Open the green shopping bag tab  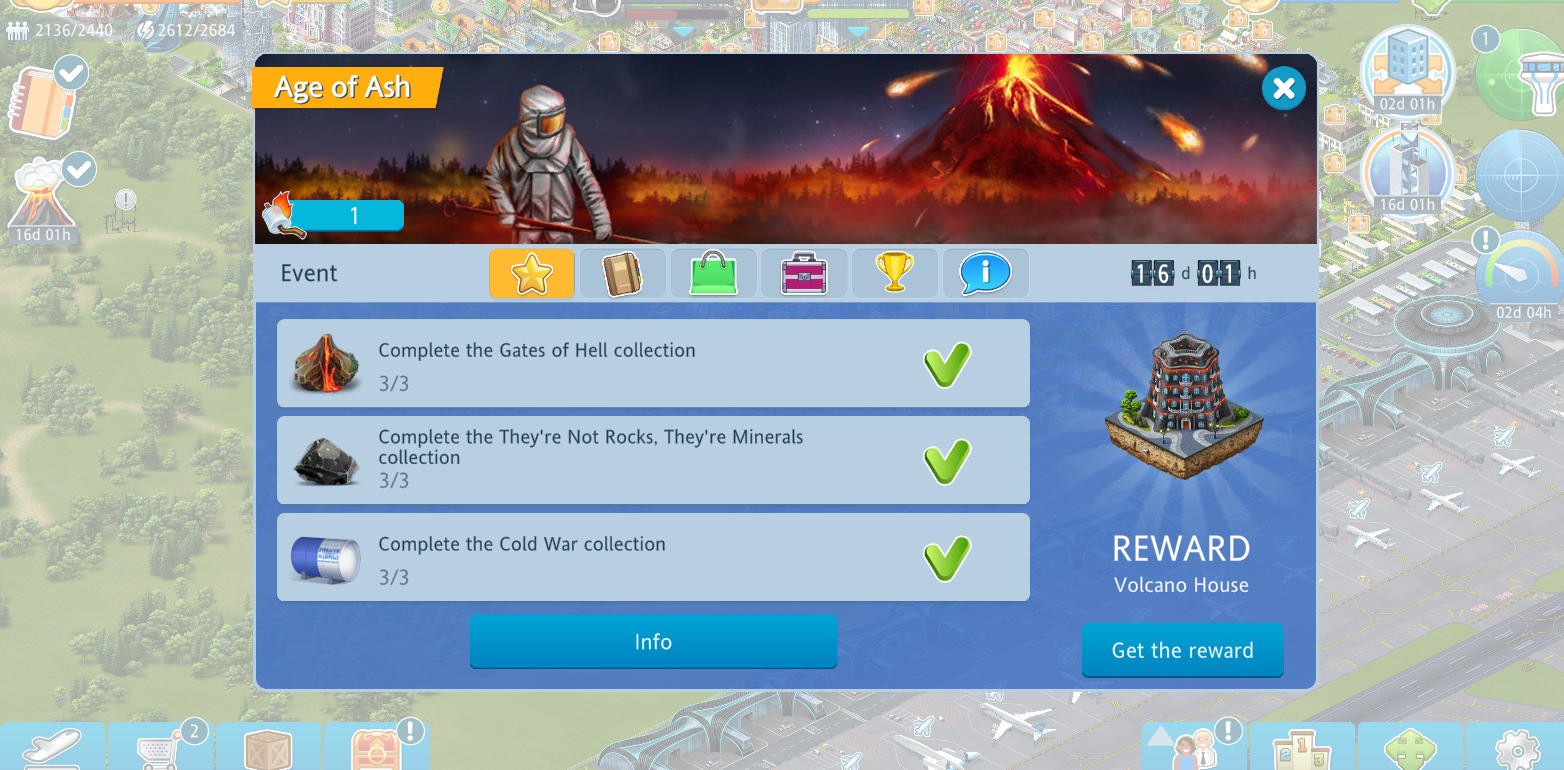(x=713, y=274)
